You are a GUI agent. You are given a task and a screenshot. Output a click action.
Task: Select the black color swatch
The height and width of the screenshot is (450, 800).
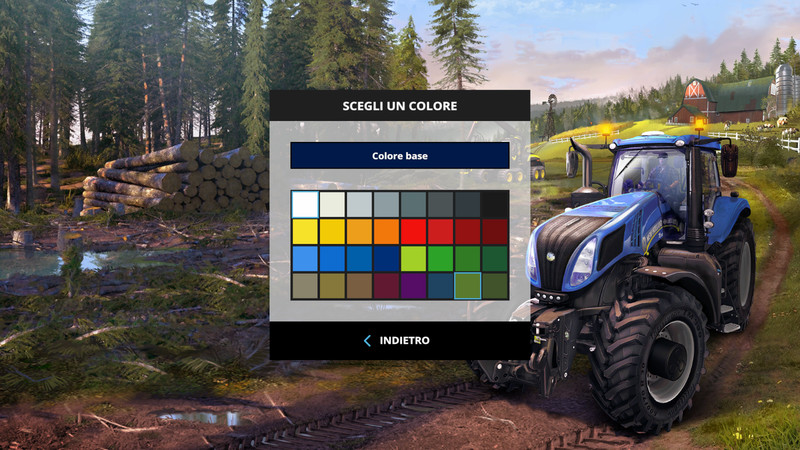click(495, 204)
